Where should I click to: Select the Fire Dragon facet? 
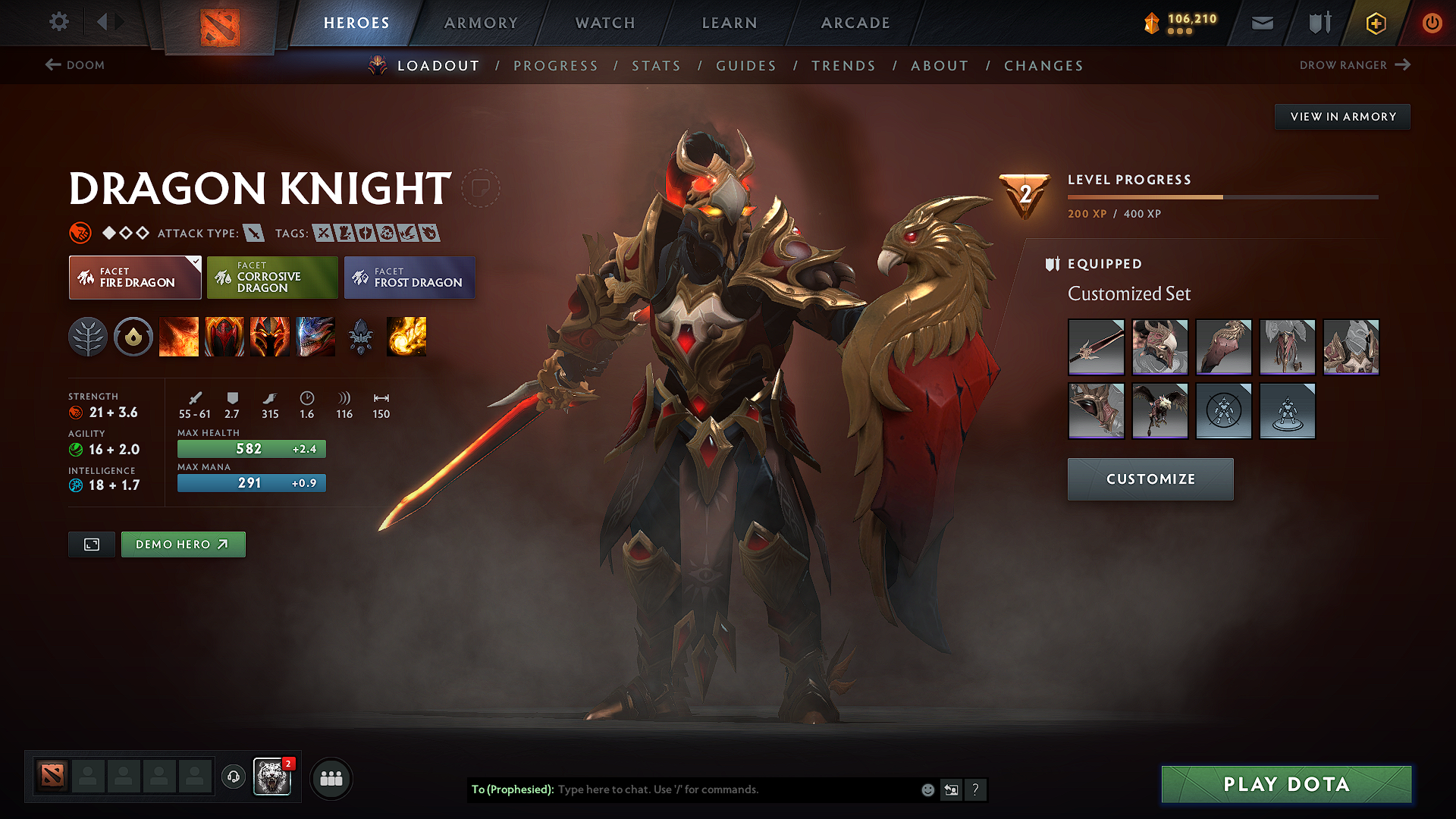click(x=134, y=278)
